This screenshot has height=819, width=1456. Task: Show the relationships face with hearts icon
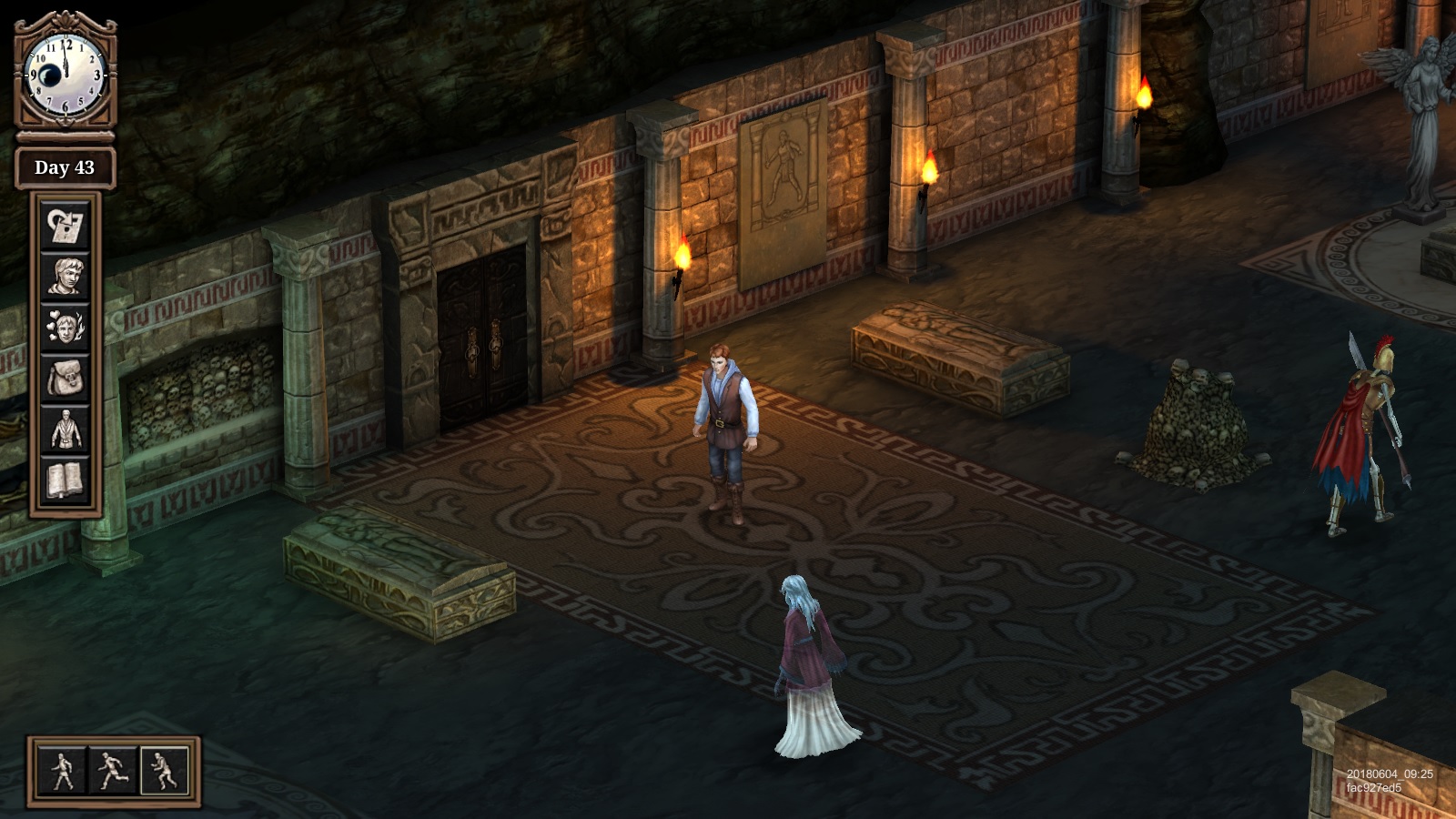click(65, 328)
